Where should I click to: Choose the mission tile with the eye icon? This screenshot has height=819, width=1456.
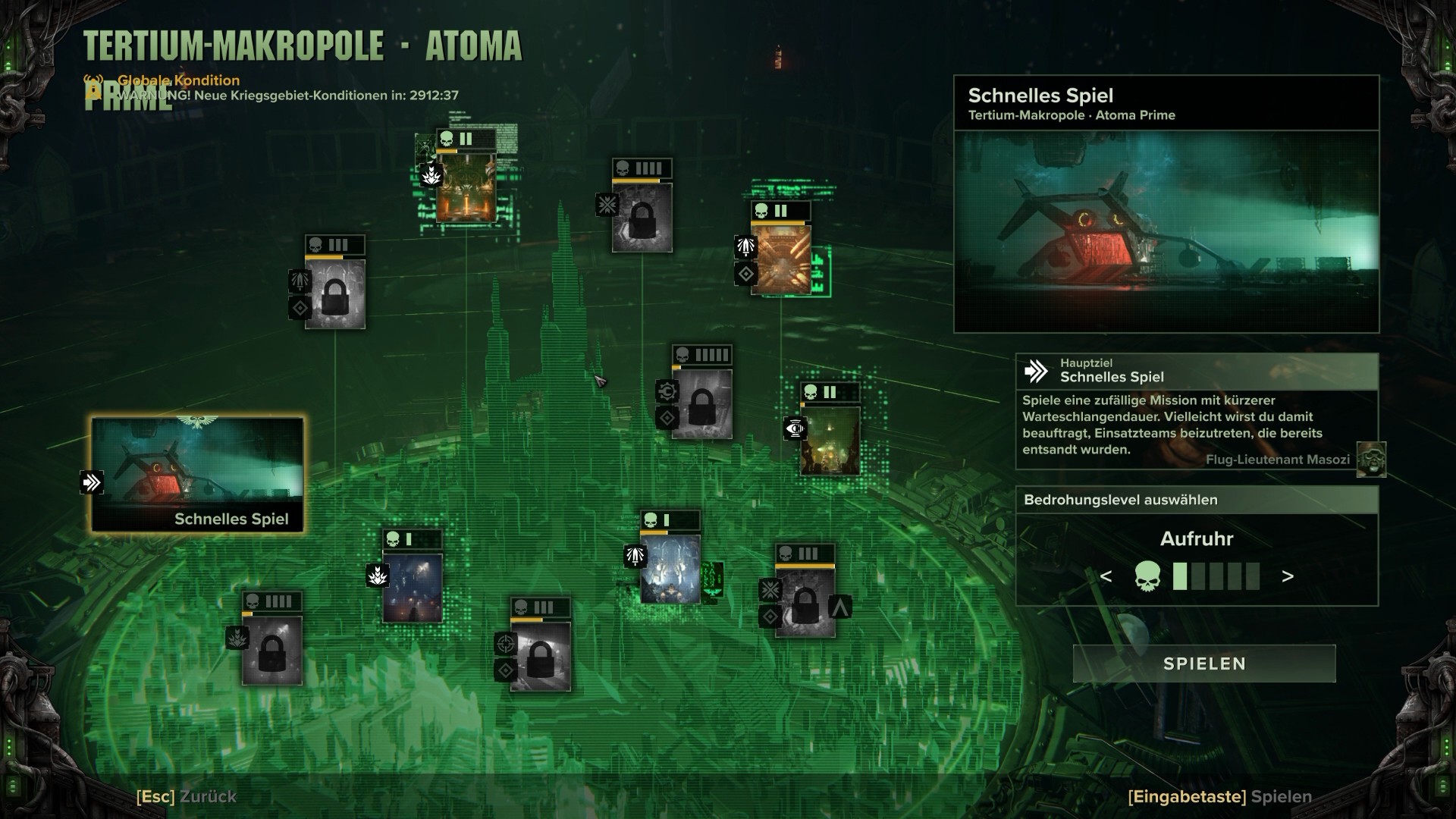830,441
